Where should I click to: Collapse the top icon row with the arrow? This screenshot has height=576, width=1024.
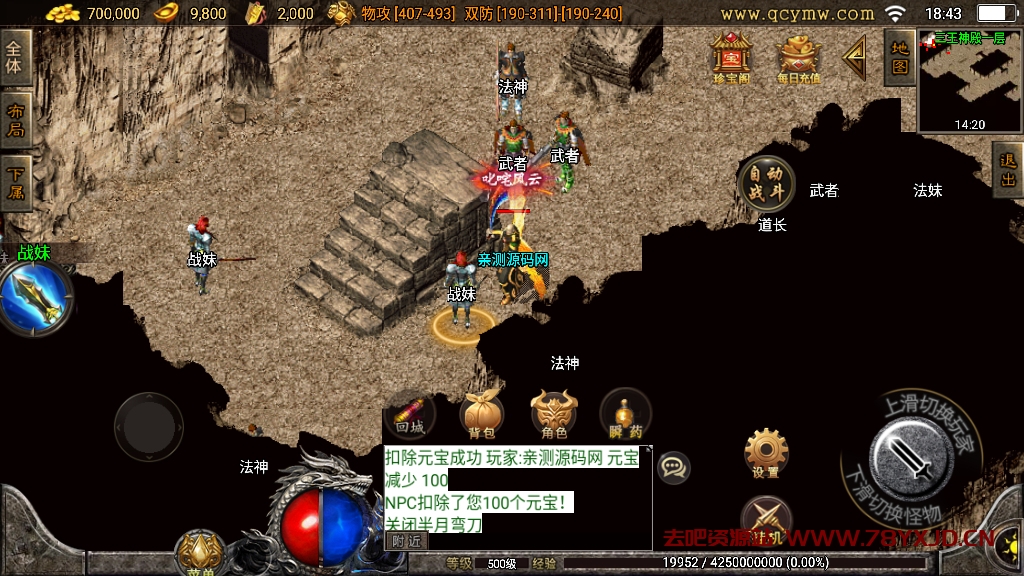[855, 58]
